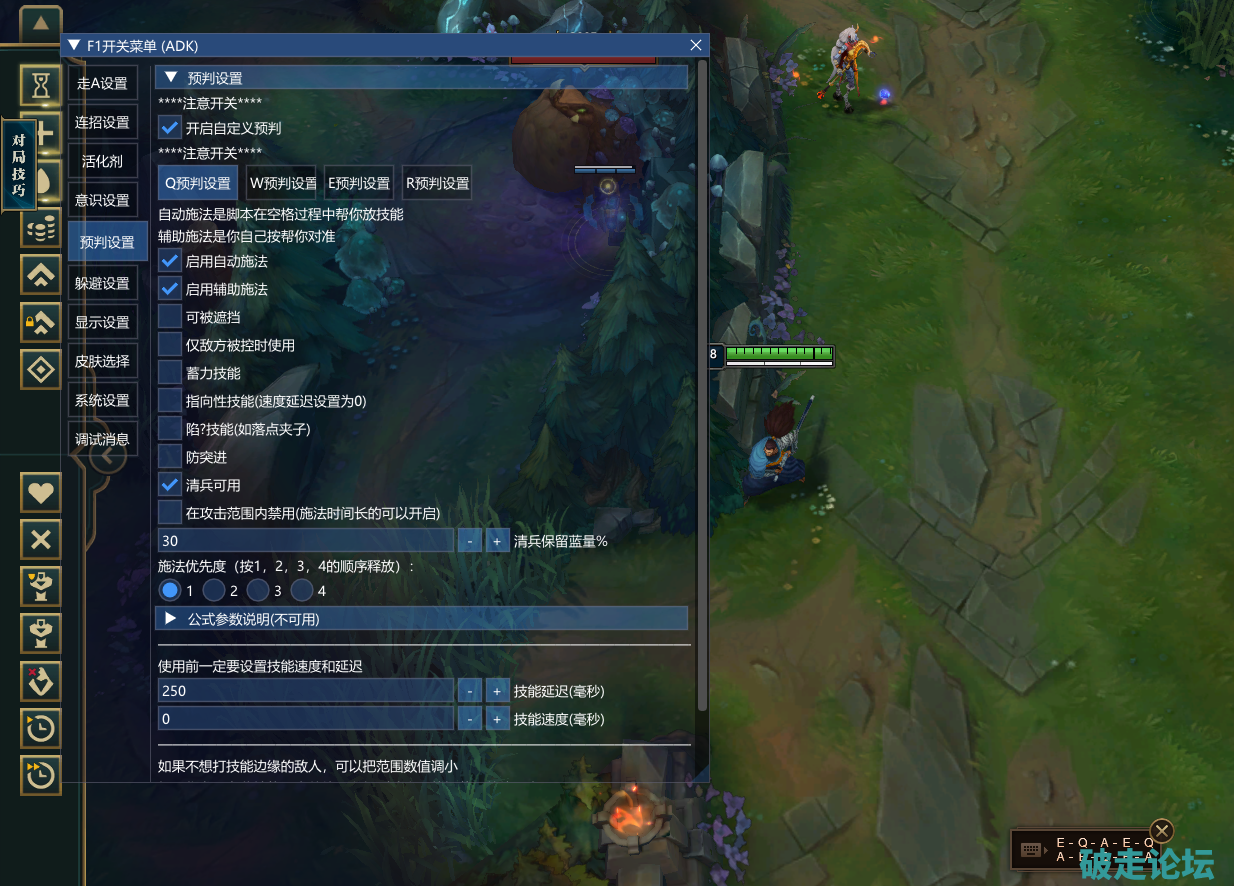The image size is (1234, 886).
Task: Expand the 公式参数说明 section
Action: 170,619
